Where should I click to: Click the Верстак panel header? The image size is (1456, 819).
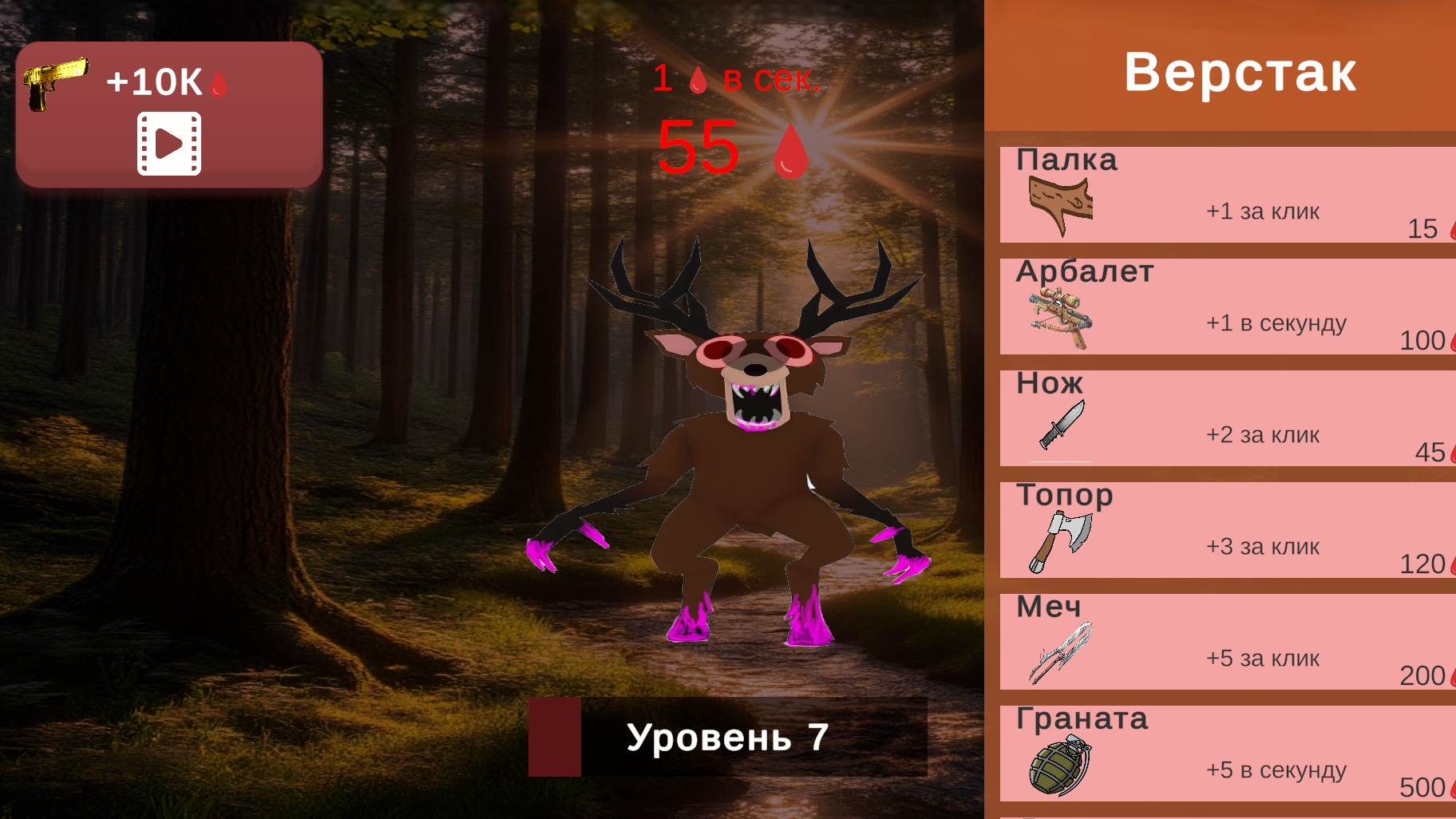click(1240, 72)
